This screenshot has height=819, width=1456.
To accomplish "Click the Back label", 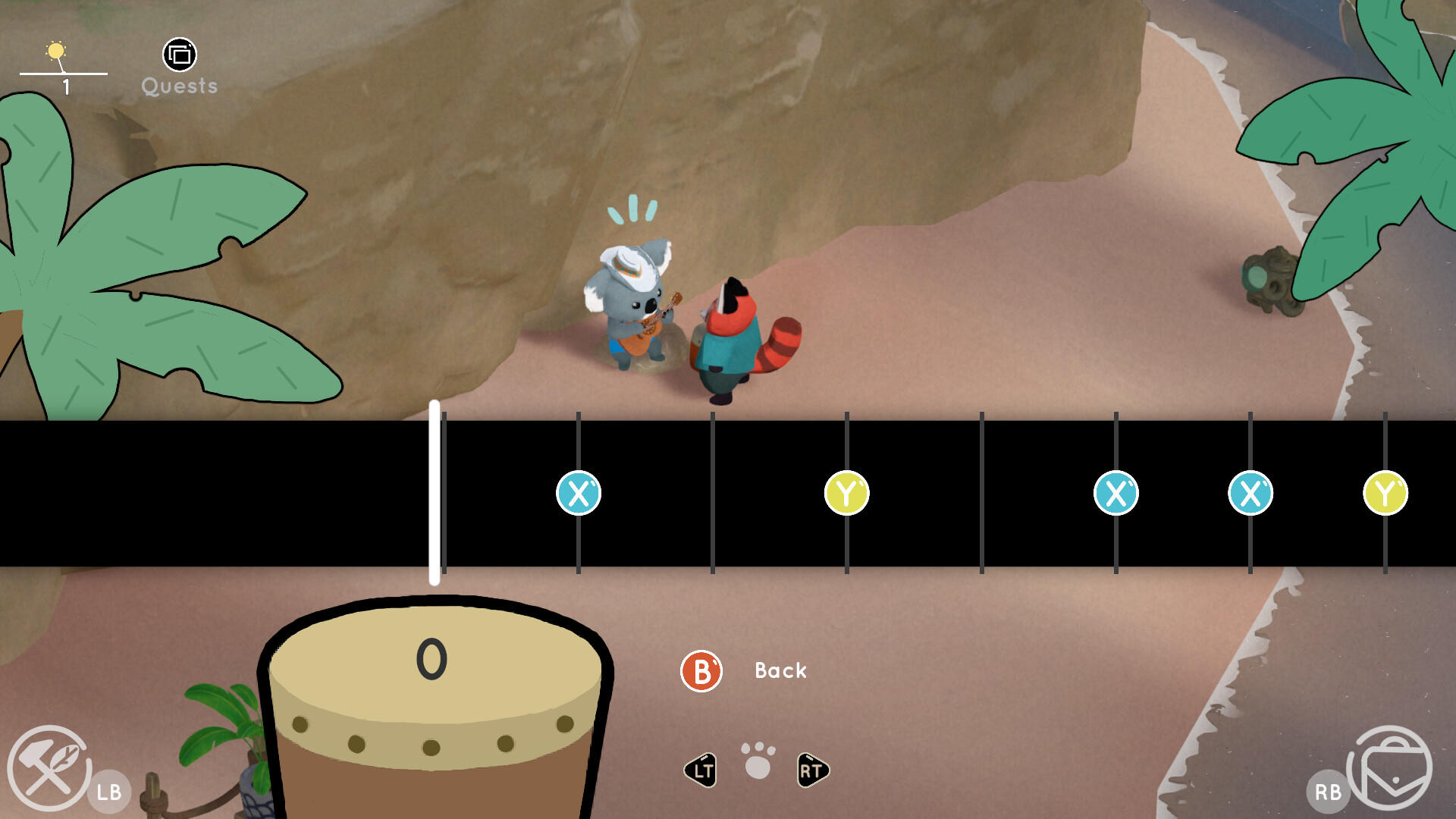I will pyautogui.click(x=779, y=670).
